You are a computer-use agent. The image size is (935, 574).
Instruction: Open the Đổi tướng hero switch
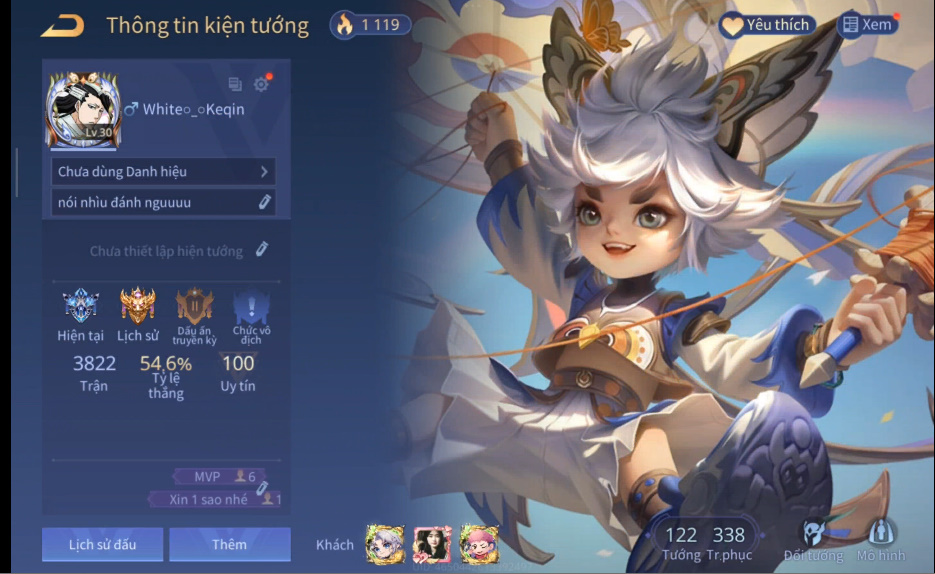click(813, 540)
